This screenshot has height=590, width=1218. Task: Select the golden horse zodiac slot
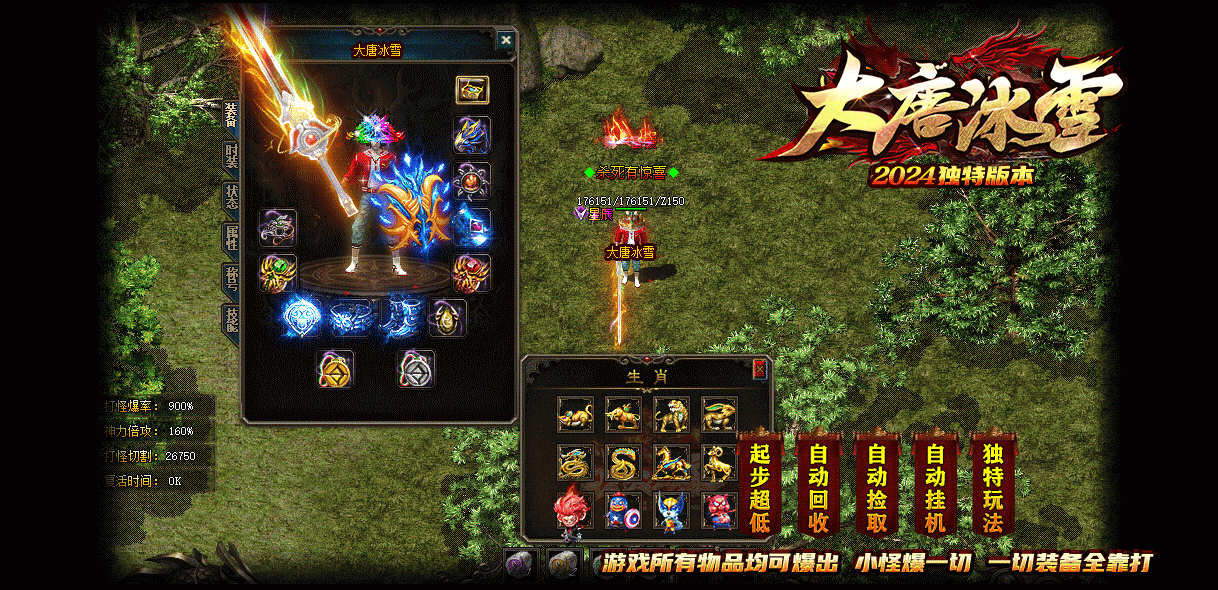point(671,461)
